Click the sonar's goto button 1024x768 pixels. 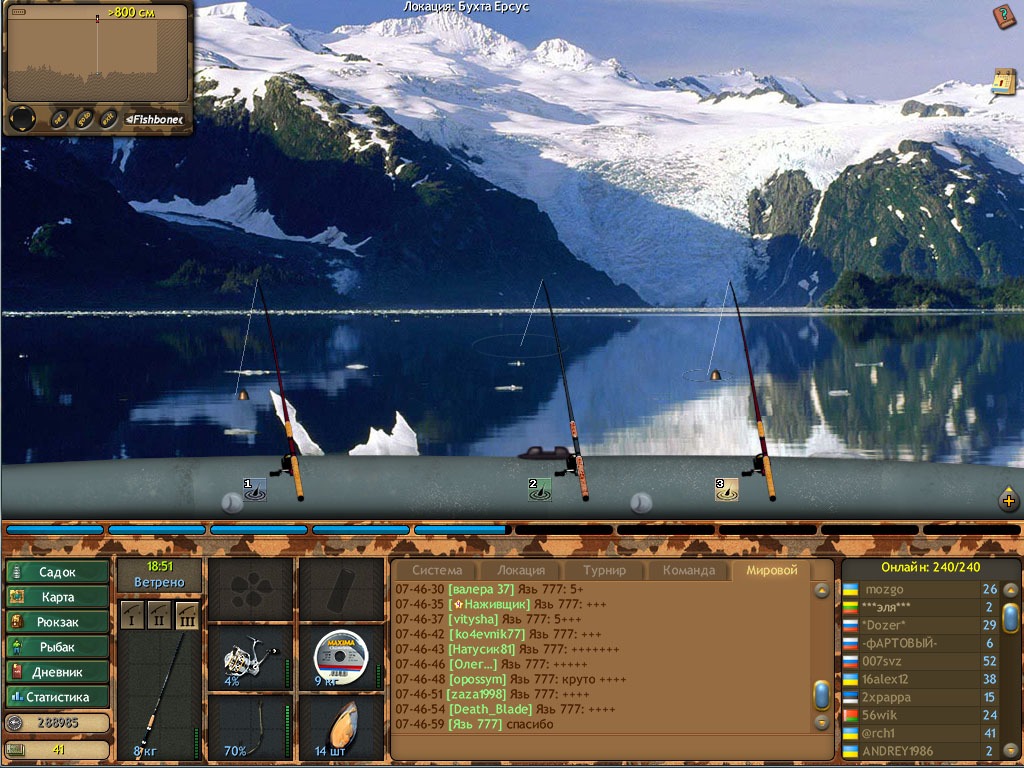click(x=84, y=118)
